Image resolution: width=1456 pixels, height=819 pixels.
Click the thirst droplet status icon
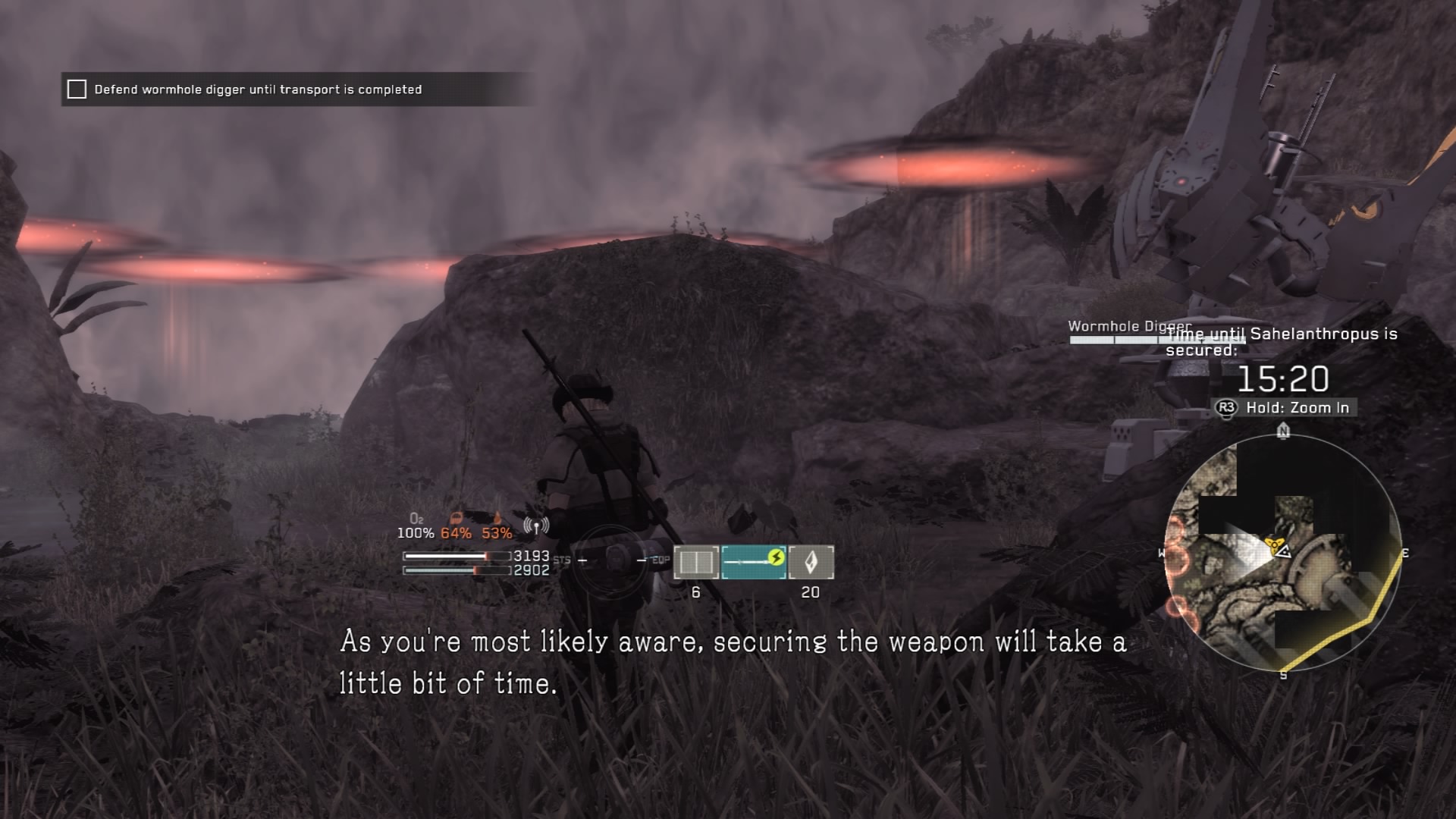(497, 519)
